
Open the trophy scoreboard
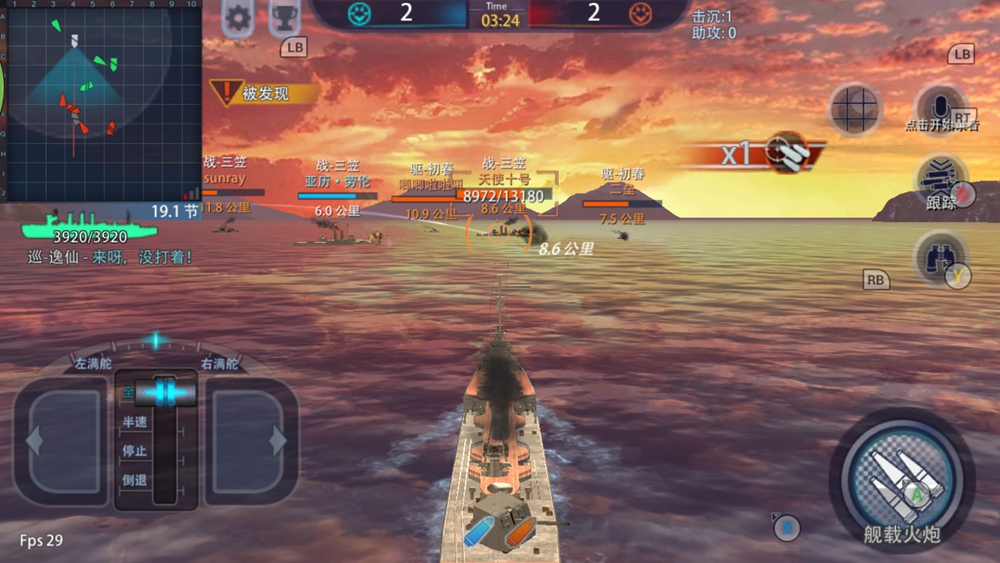pos(285,17)
